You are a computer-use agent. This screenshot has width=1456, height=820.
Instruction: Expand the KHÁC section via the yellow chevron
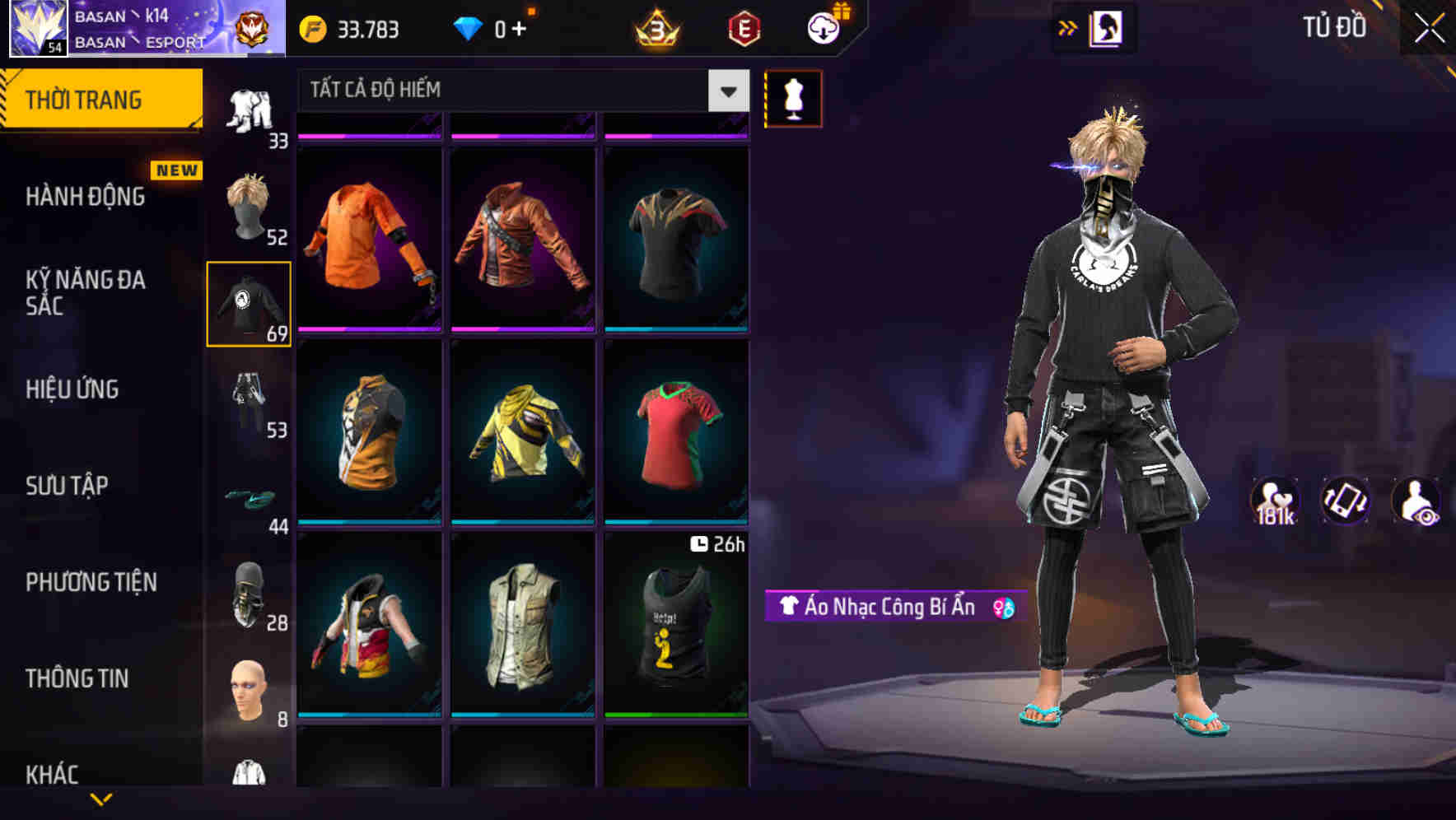pos(100,799)
